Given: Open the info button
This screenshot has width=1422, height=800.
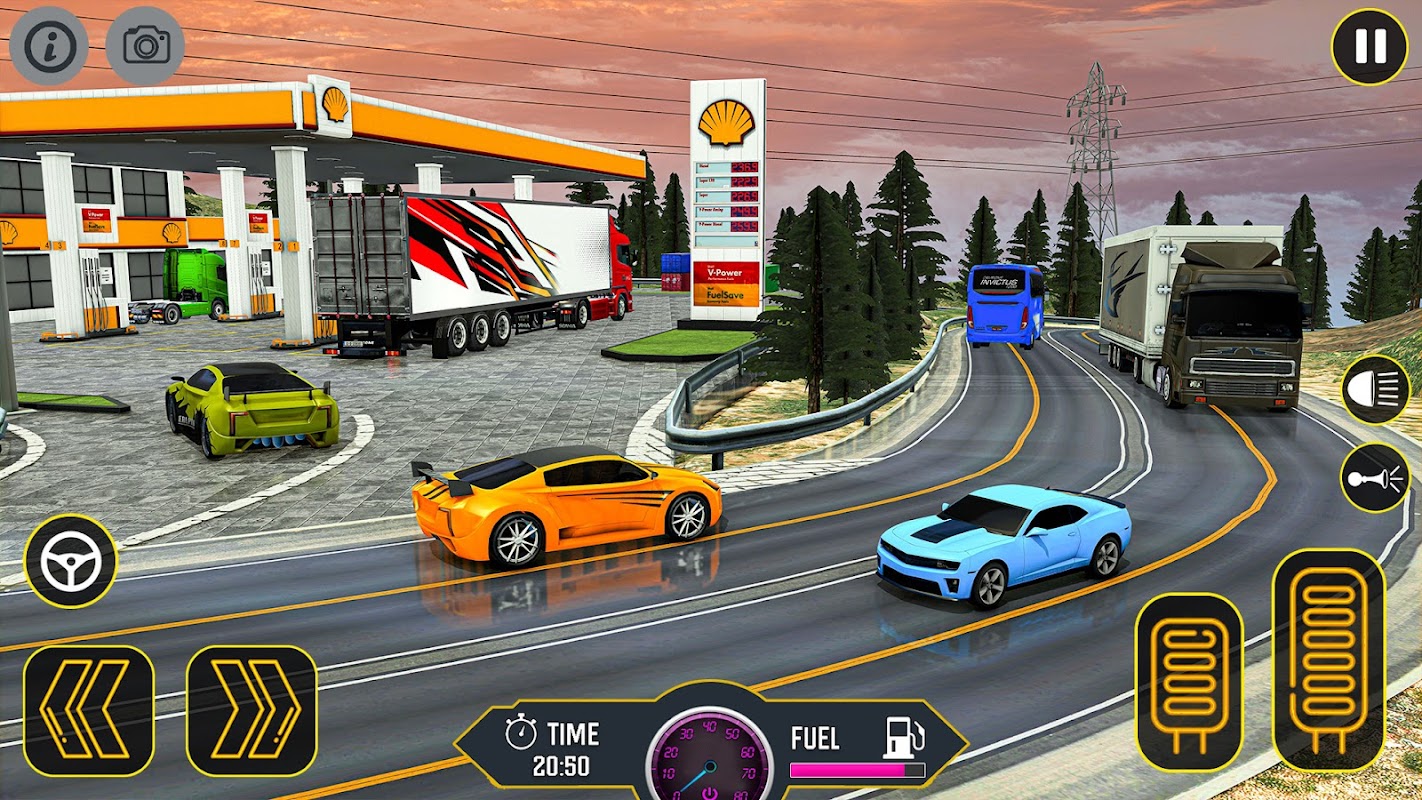Looking at the screenshot, I should (x=49, y=46).
